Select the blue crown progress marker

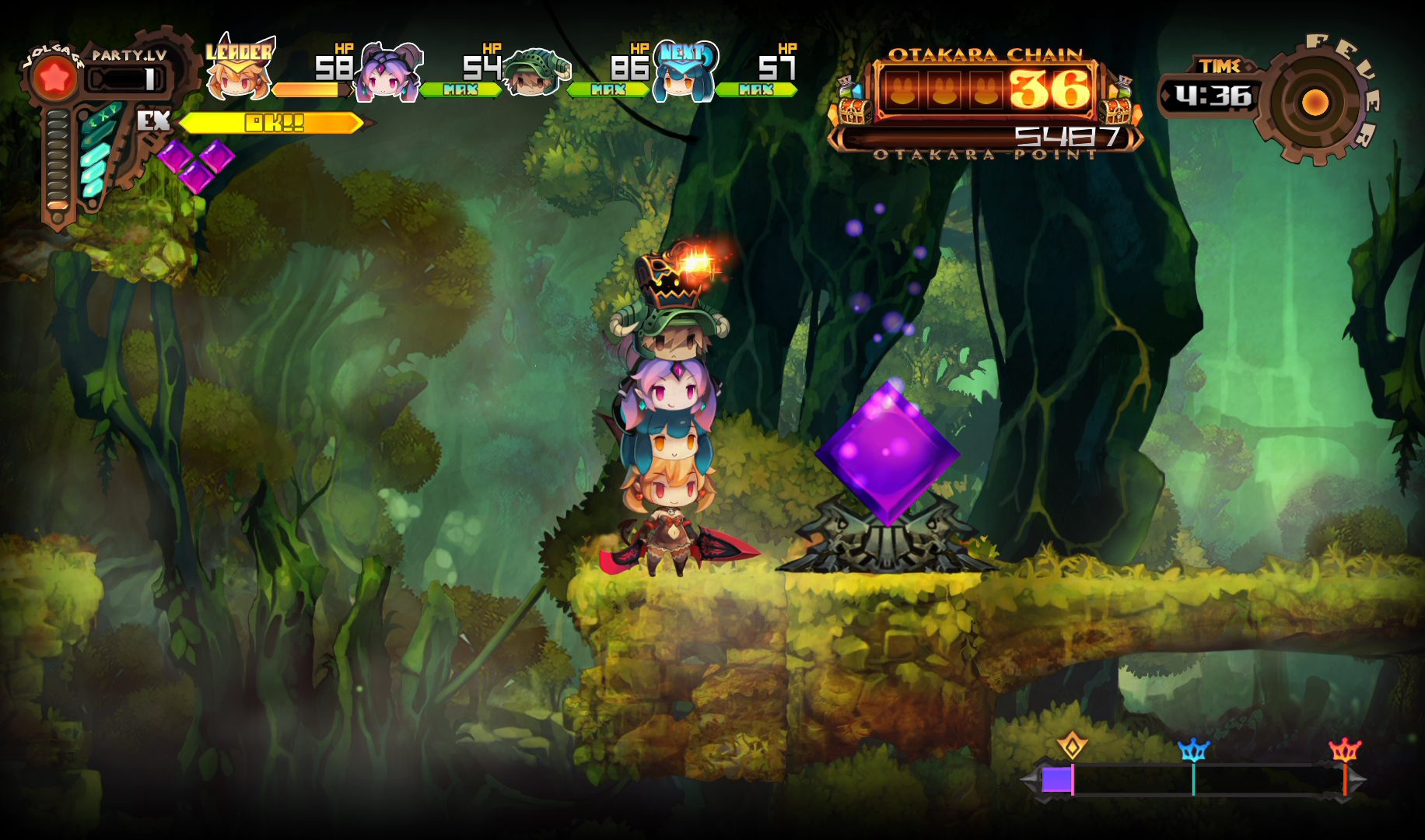pyautogui.click(x=1193, y=750)
